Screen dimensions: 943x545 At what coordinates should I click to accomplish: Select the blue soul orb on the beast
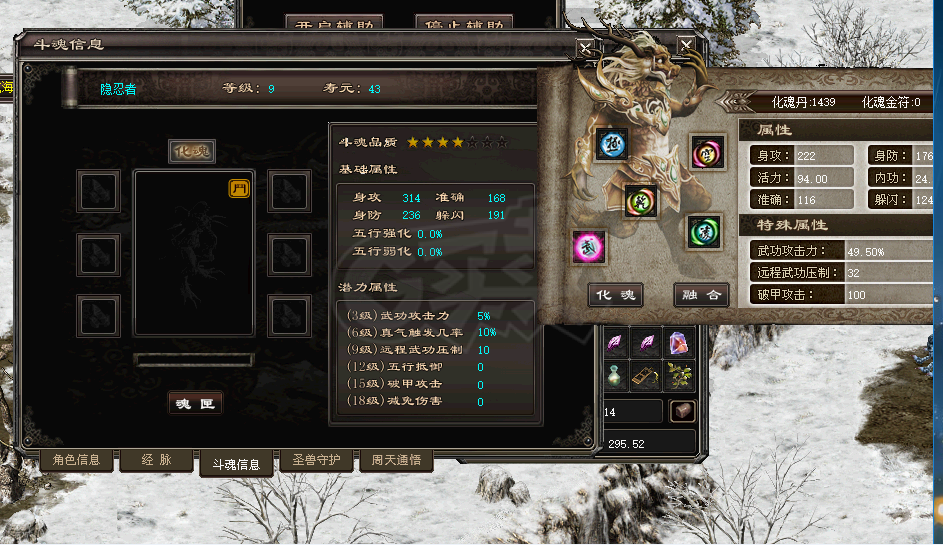coord(610,145)
